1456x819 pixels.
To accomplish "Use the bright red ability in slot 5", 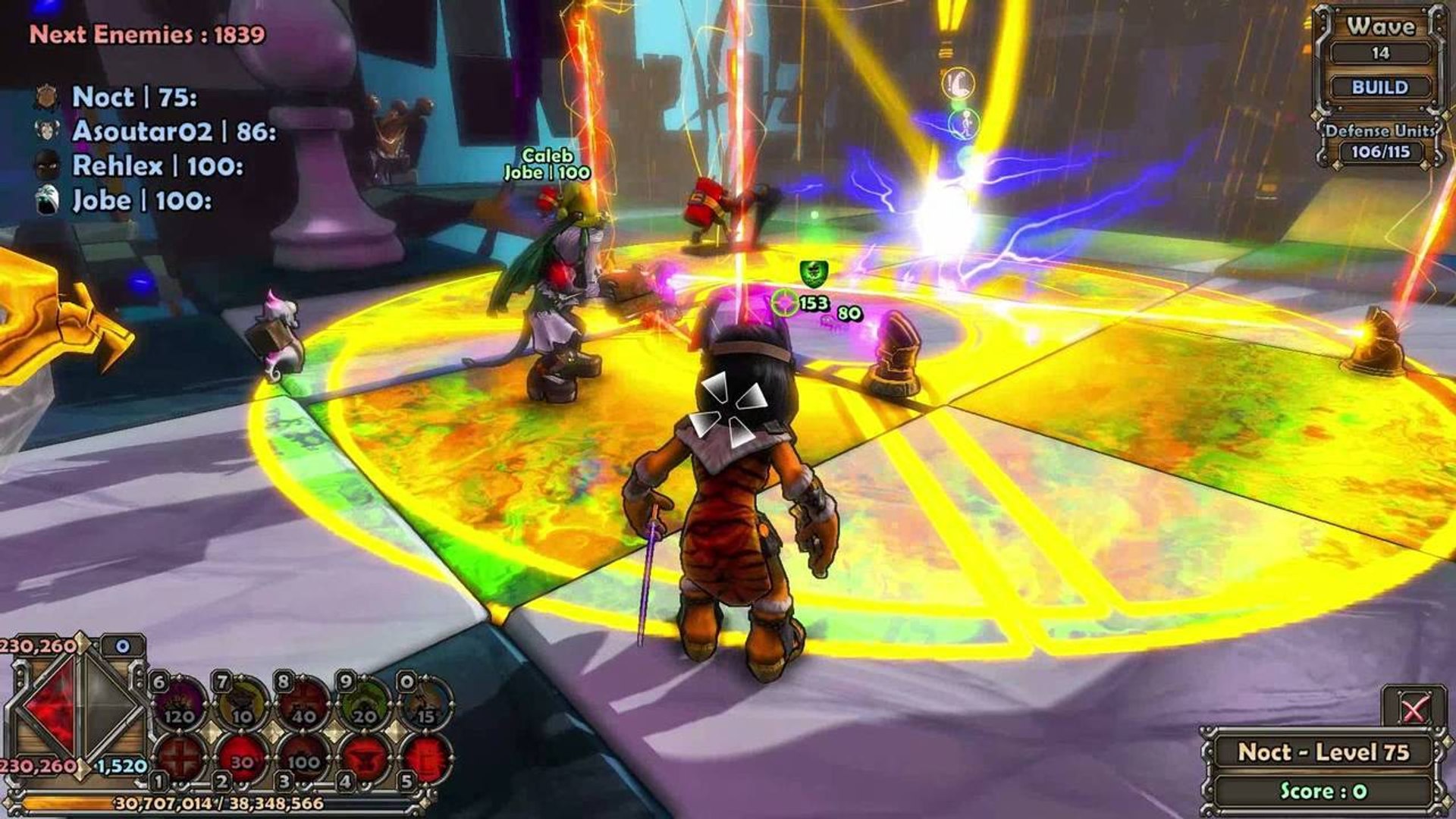I will tap(427, 758).
